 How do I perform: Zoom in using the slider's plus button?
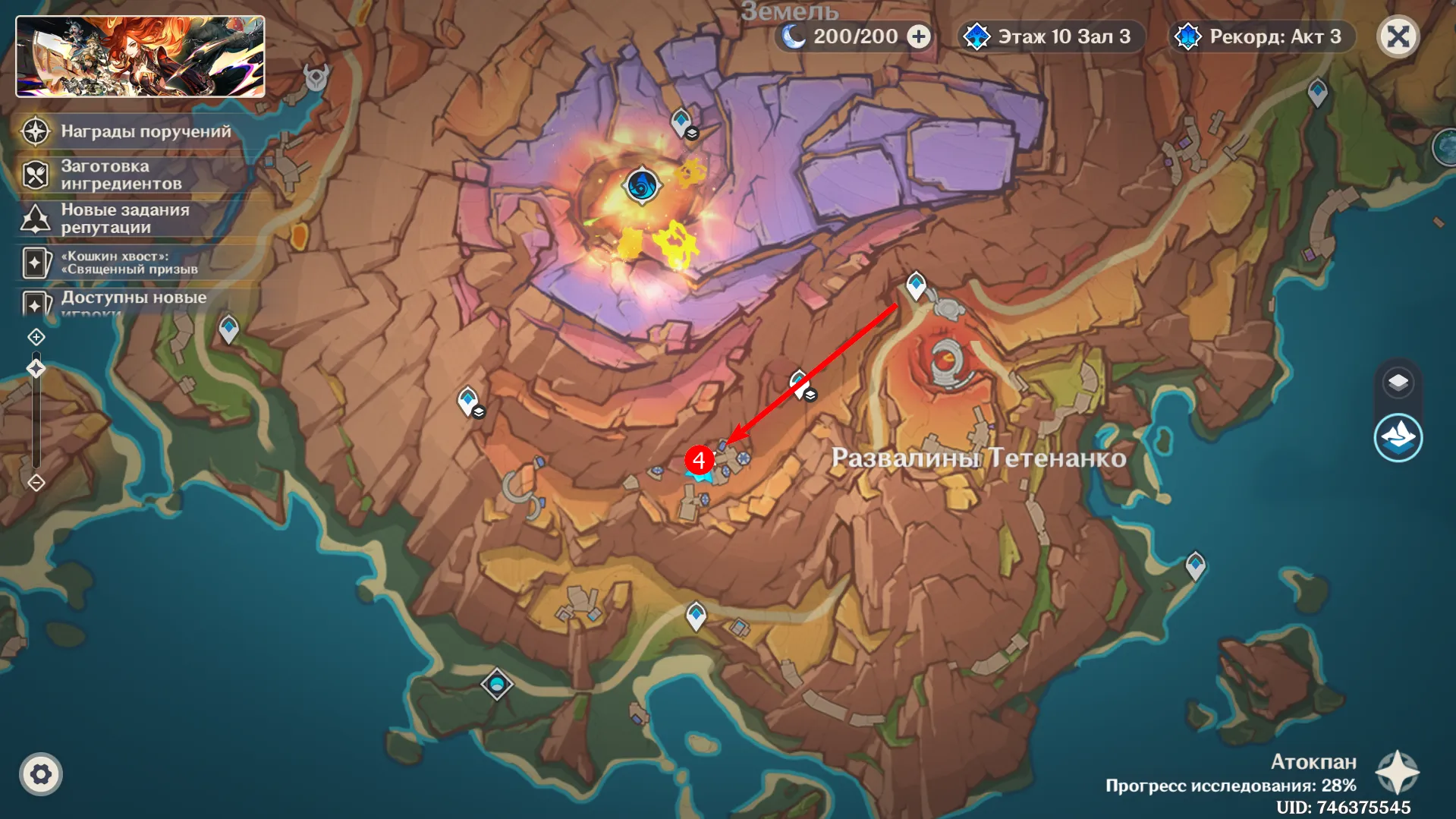tap(36, 336)
